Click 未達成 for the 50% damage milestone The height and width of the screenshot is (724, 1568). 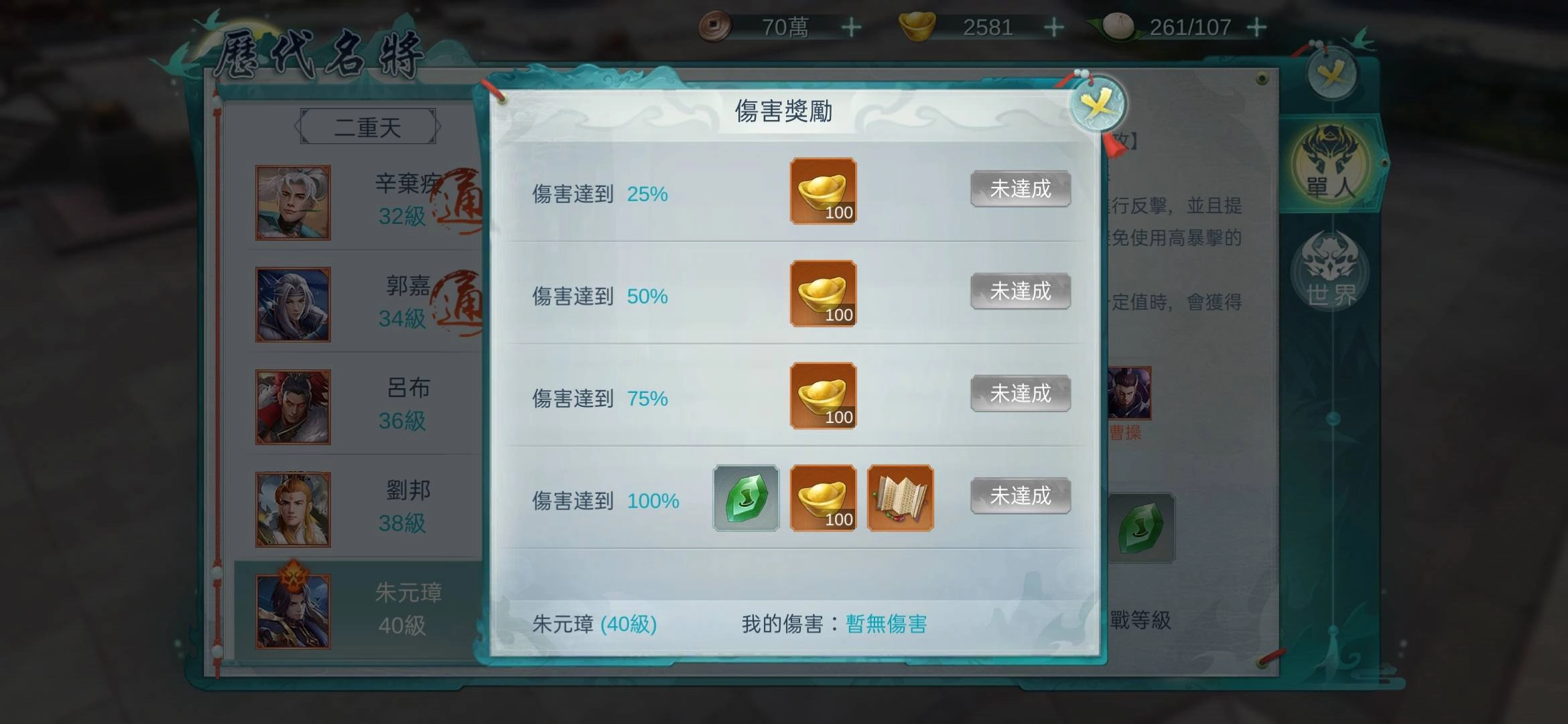coord(1020,292)
